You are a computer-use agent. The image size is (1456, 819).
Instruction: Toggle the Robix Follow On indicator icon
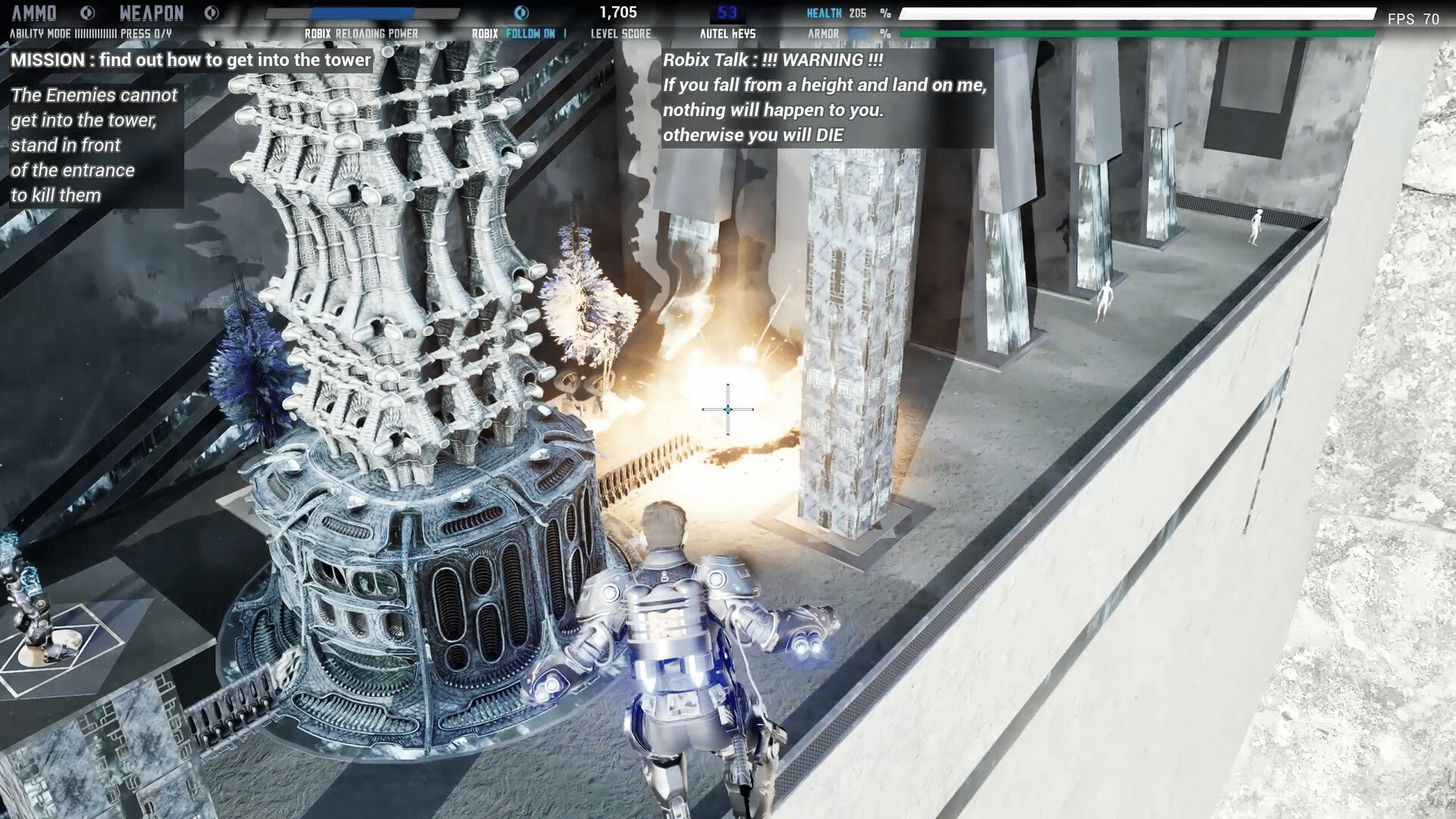coord(522,13)
